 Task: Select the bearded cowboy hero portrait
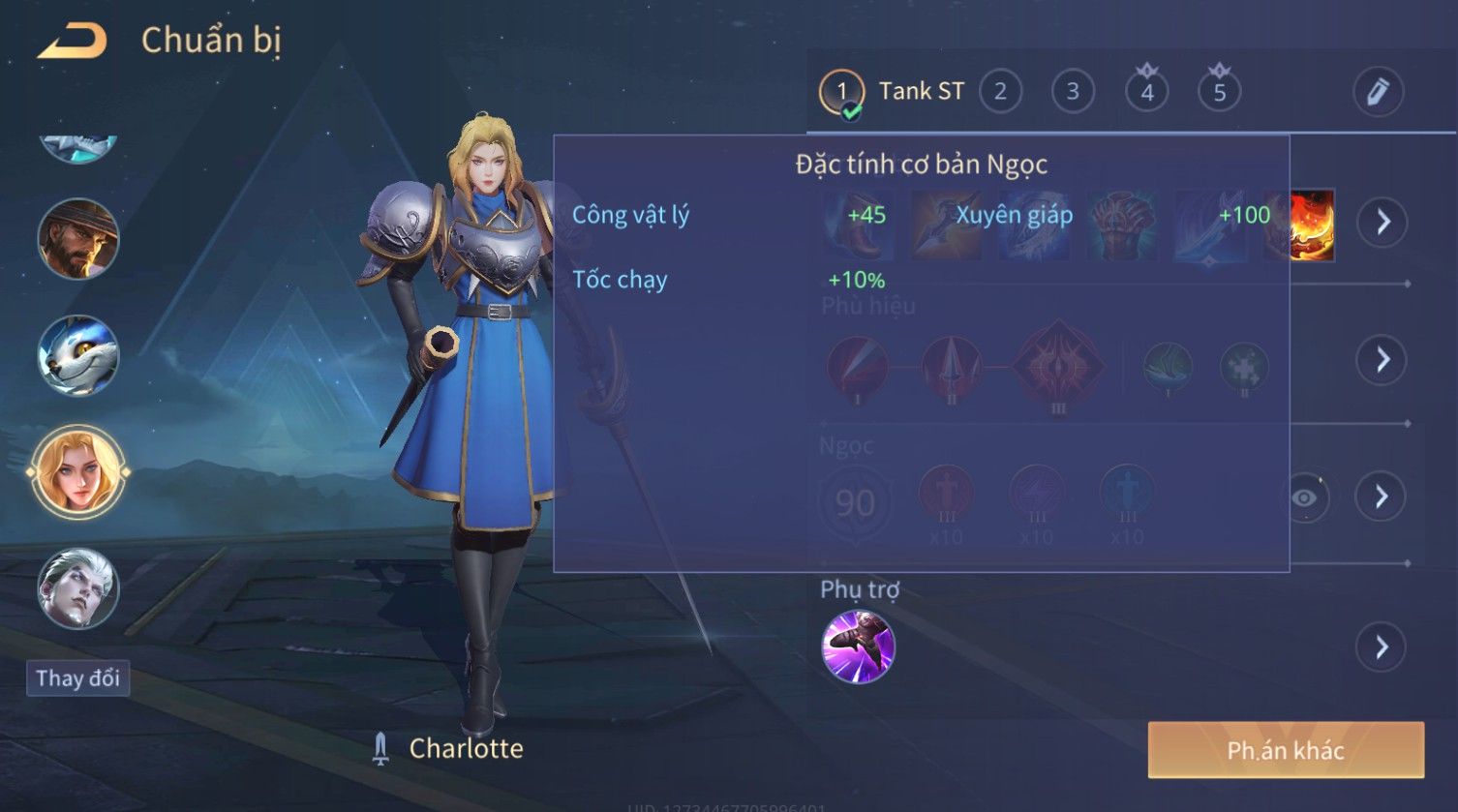point(78,239)
